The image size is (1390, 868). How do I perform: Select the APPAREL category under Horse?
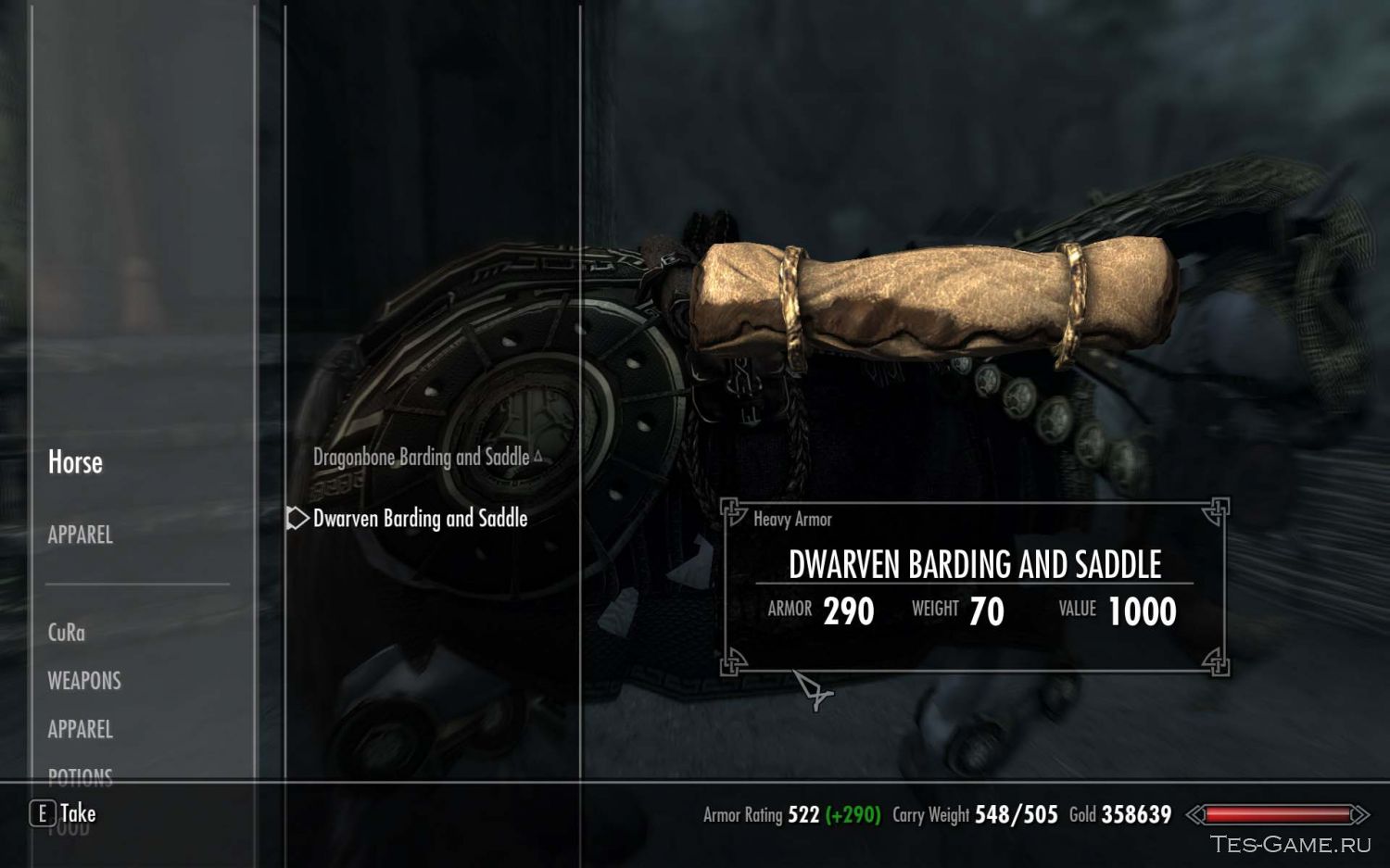(x=79, y=535)
